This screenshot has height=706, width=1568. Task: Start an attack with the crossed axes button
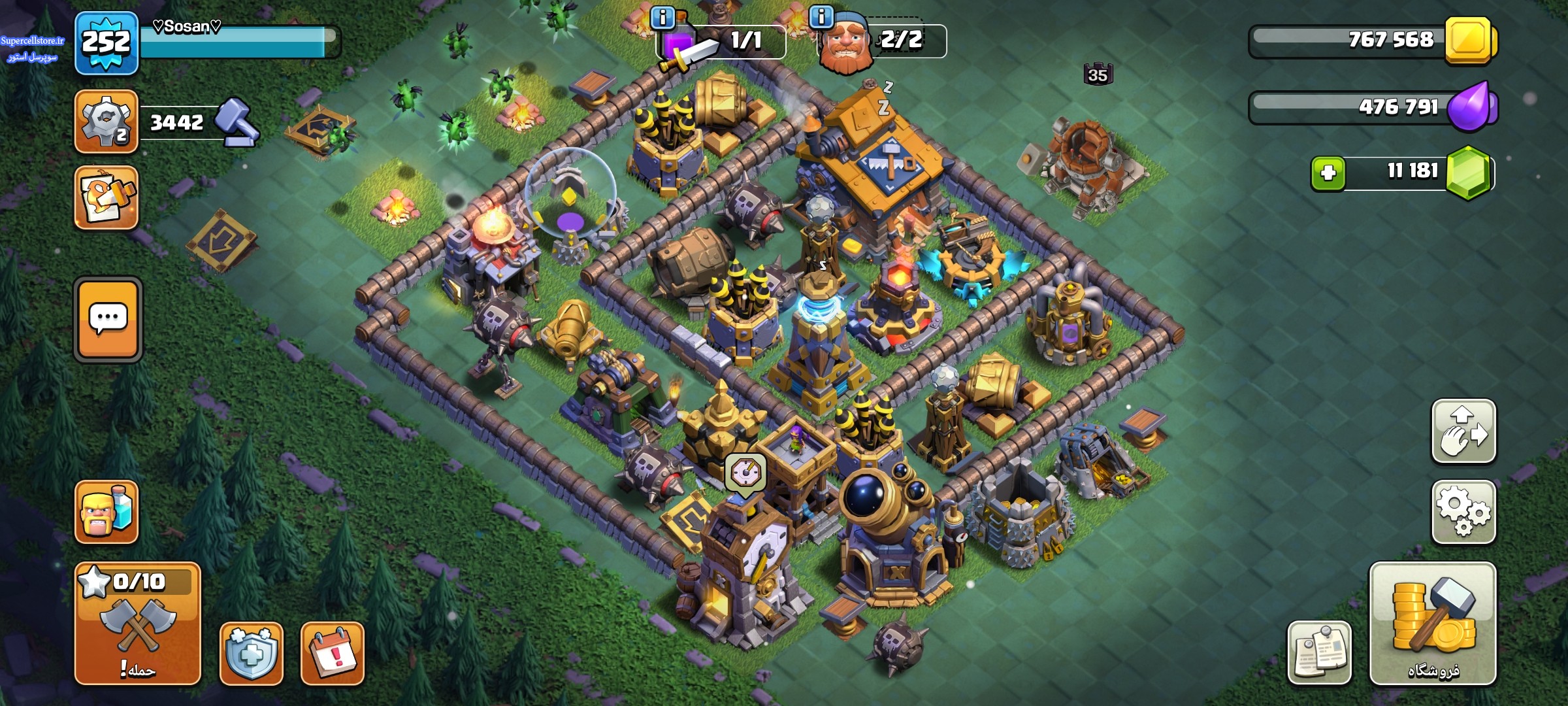click(x=137, y=624)
